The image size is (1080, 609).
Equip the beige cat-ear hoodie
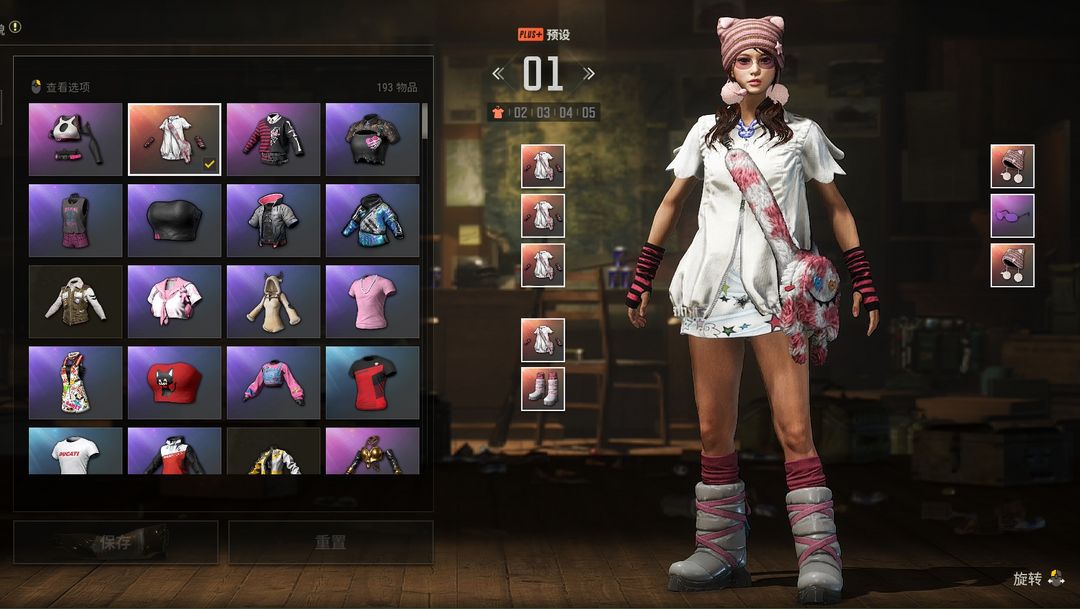(x=273, y=301)
